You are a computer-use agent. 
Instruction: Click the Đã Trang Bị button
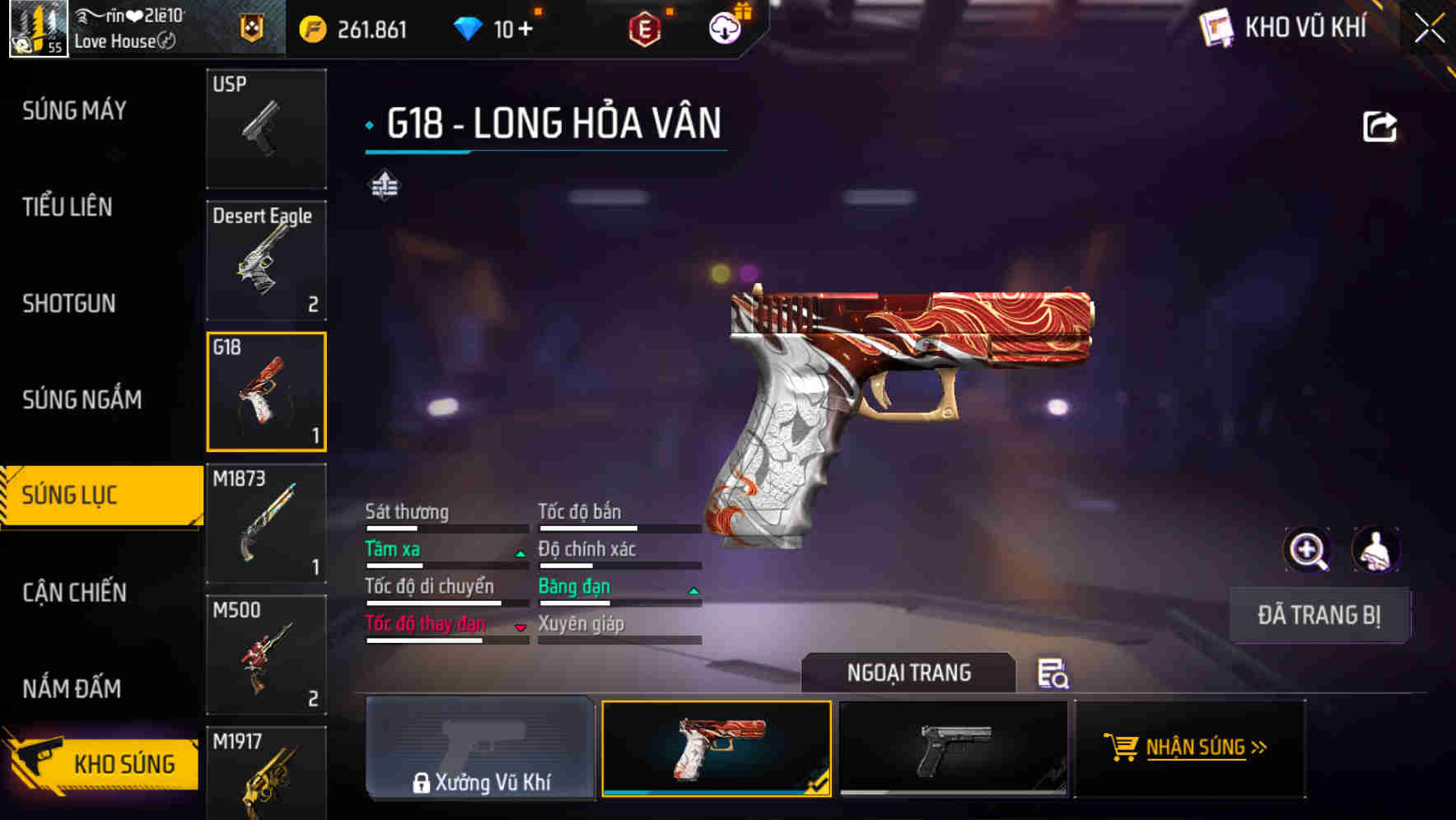pyautogui.click(x=1319, y=615)
